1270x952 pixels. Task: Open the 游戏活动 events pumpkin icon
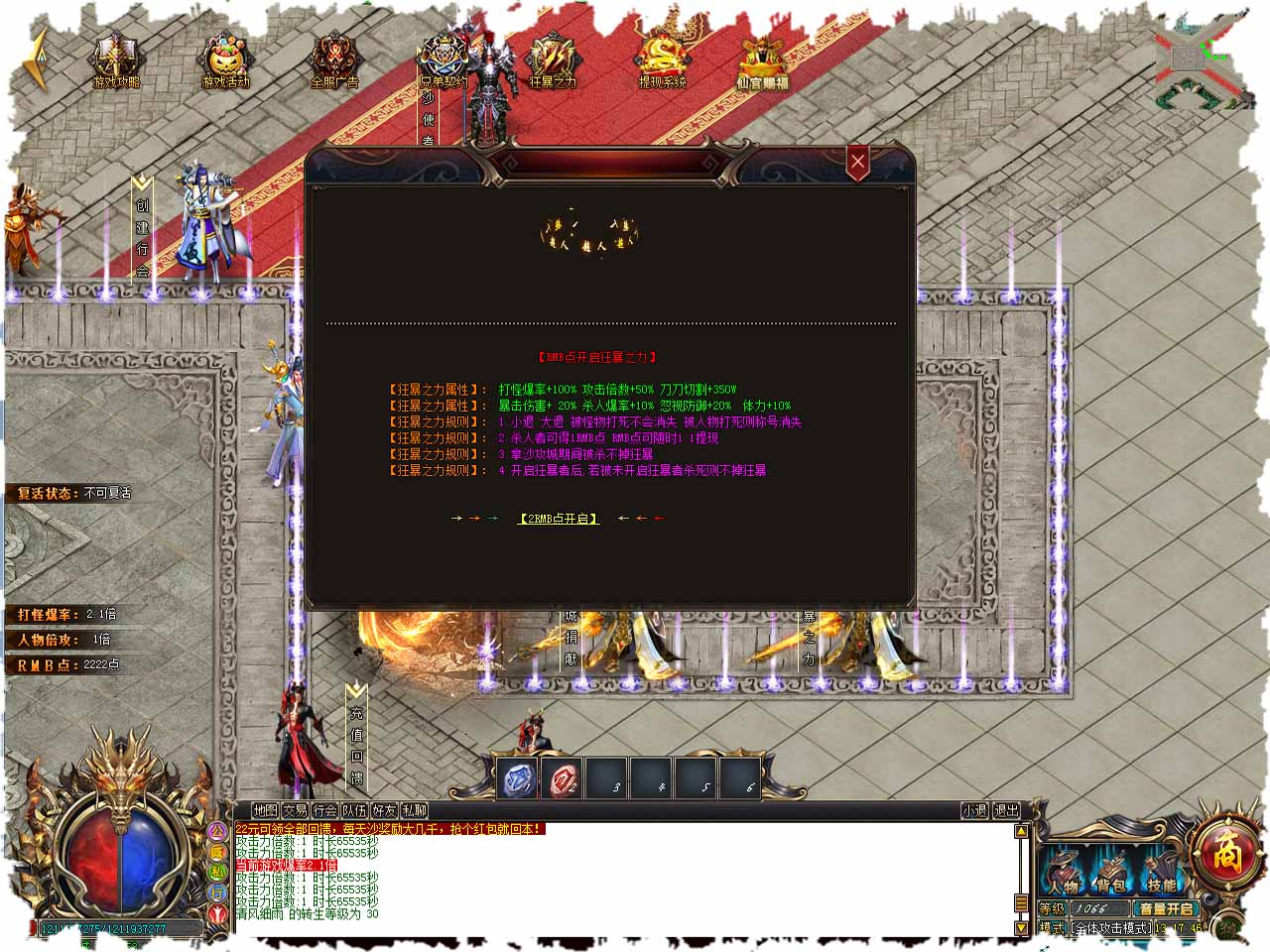coord(226,63)
